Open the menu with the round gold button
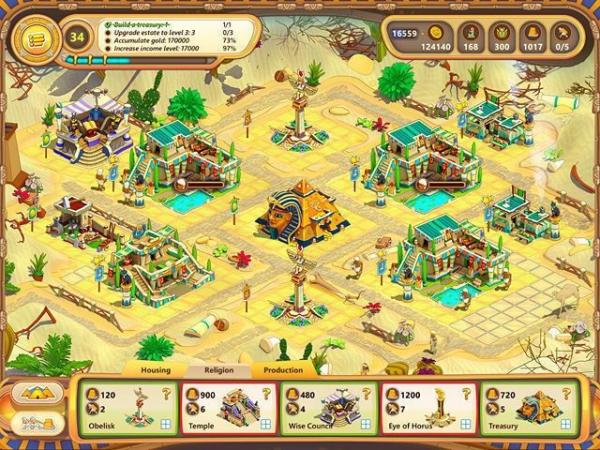This screenshot has height=450, width=600. 32,38
